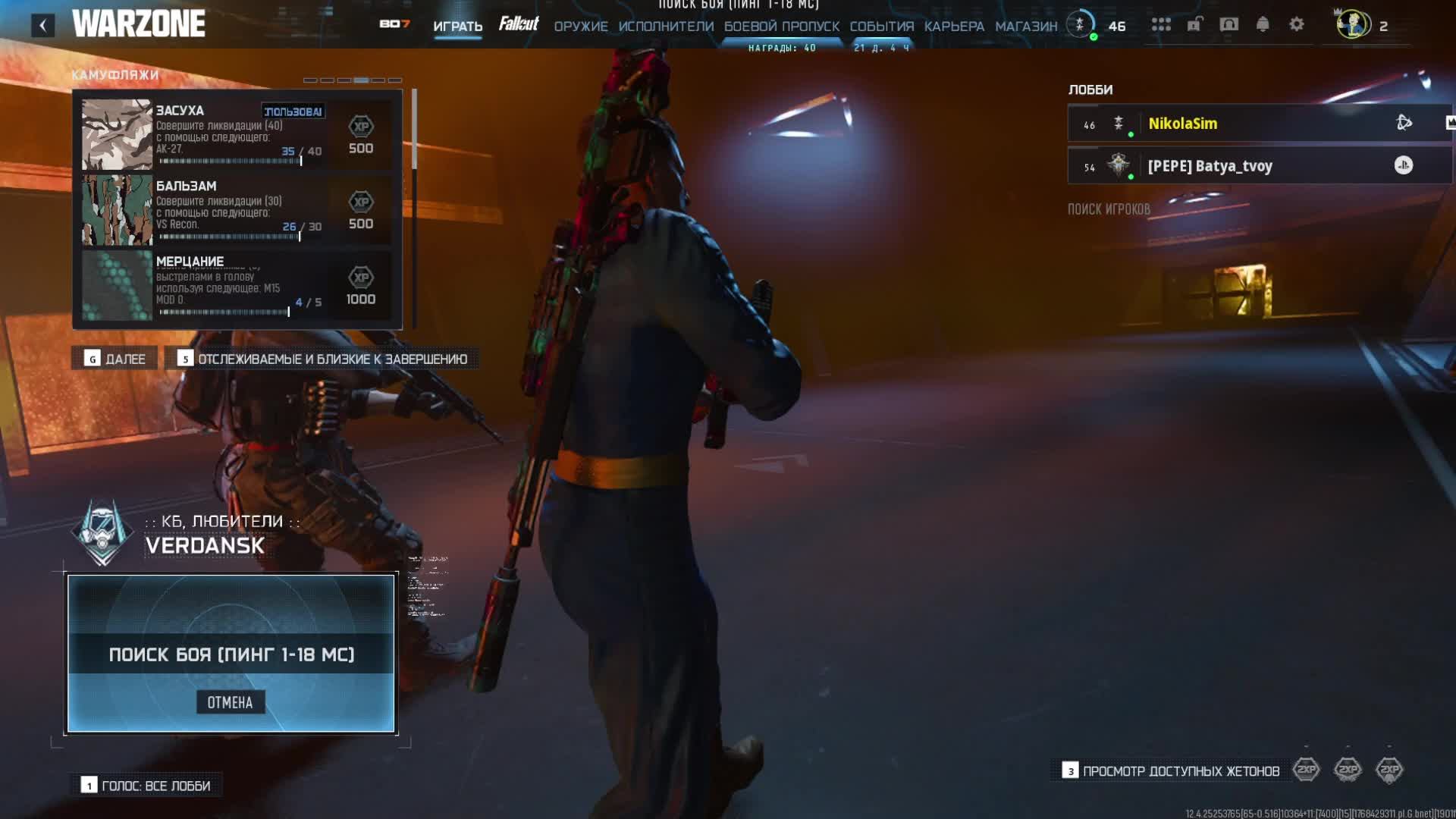Open the settings gear icon
Image resolution: width=1456 pixels, height=819 pixels.
pyautogui.click(x=1297, y=24)
